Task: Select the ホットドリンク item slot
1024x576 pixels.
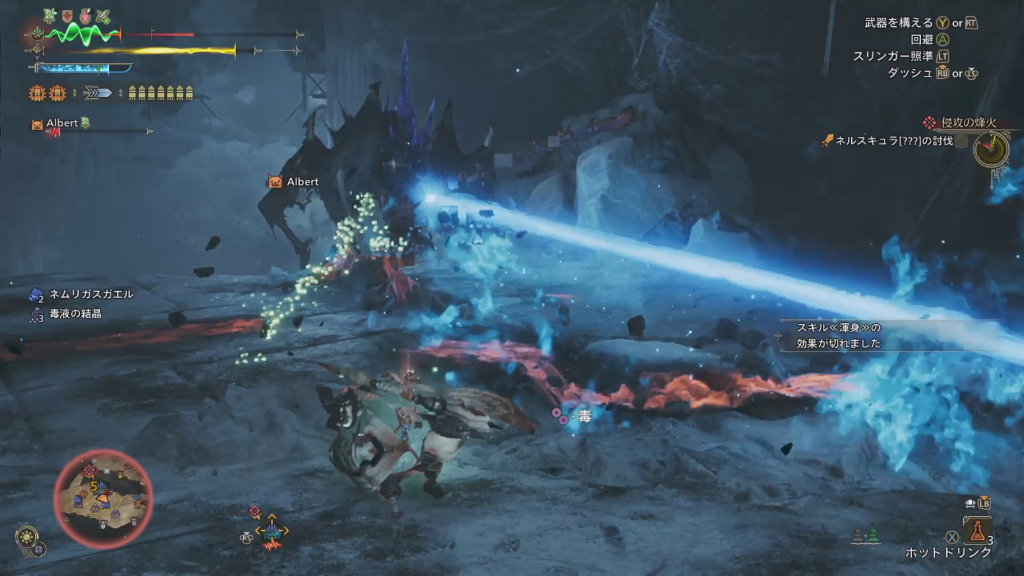Action: 976,530
